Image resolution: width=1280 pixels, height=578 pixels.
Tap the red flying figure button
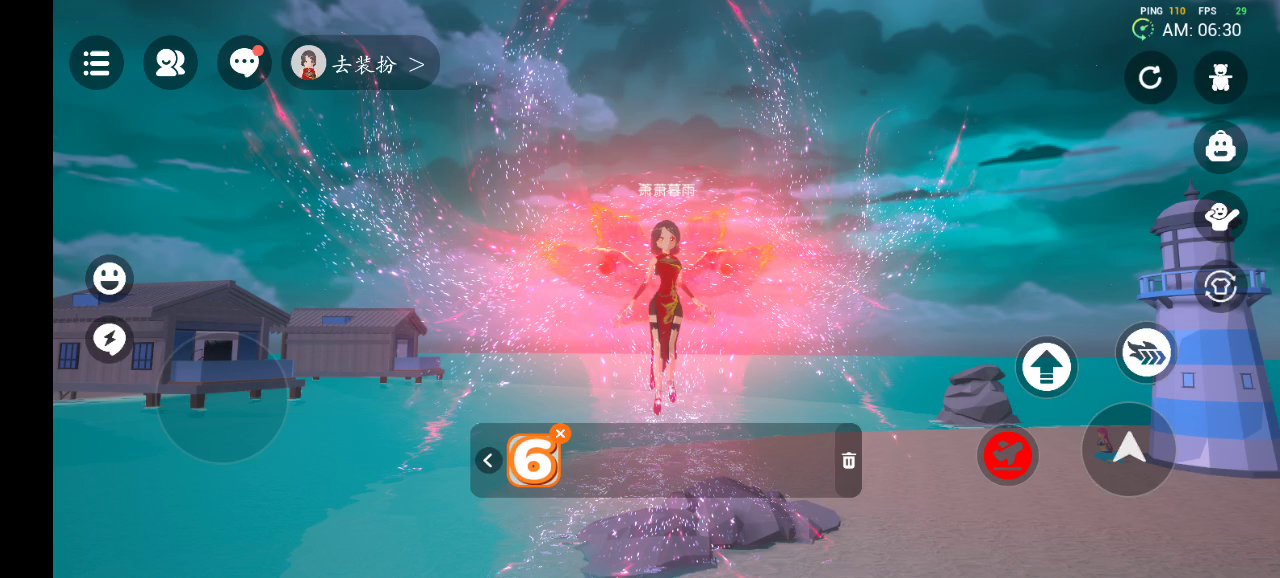[x=1007, y=456]
